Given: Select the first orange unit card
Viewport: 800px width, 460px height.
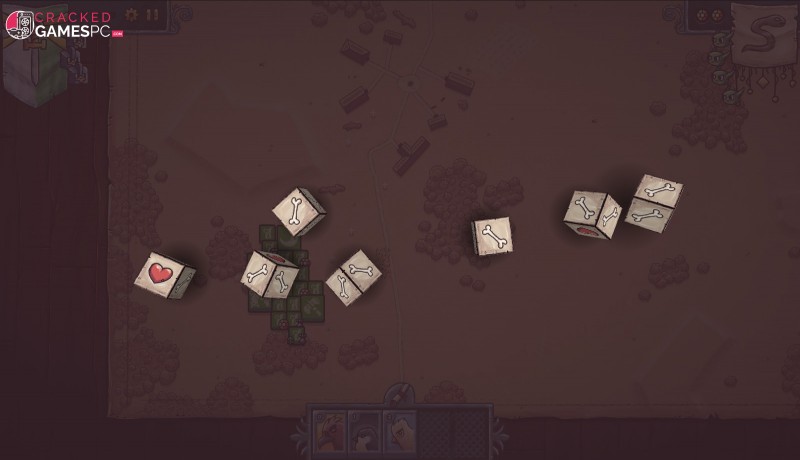Looking at the screenshot, I should tap(328, 432).
